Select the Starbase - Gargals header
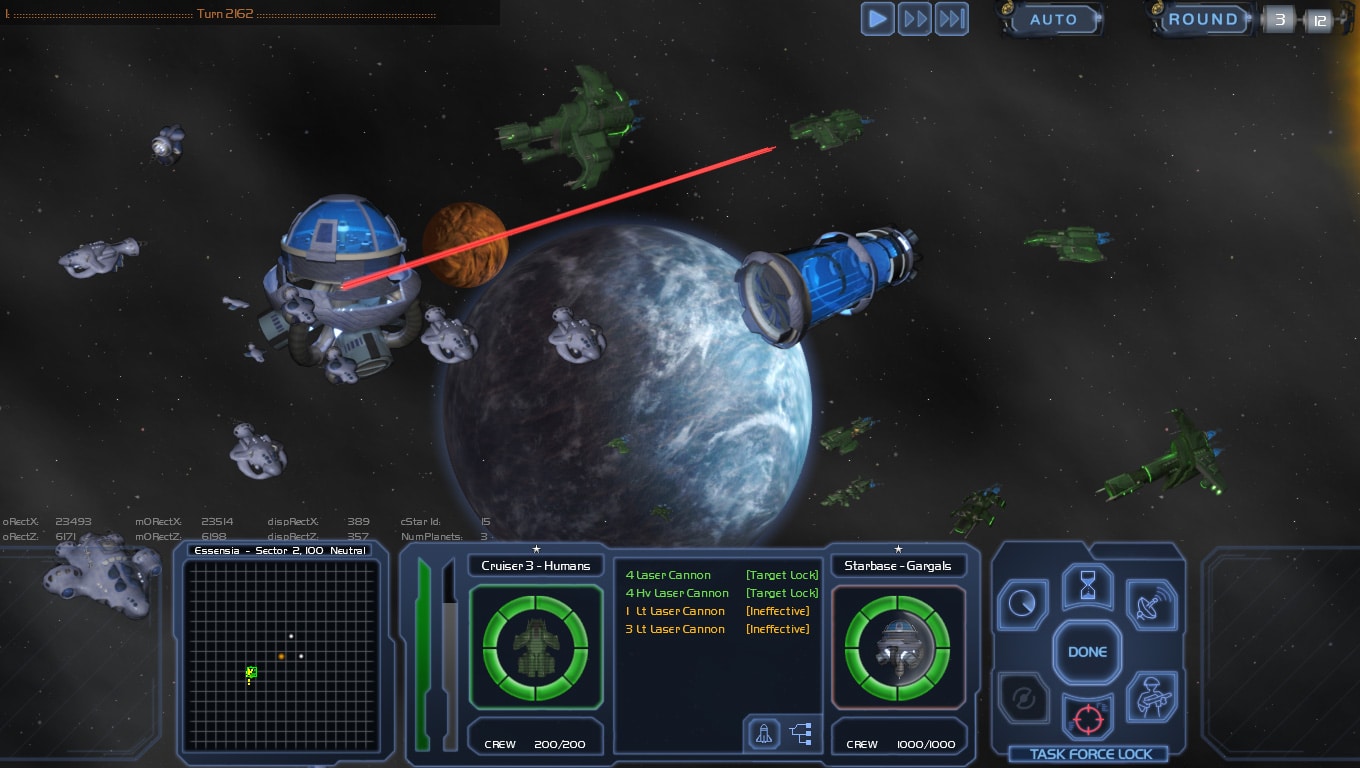 898,565
